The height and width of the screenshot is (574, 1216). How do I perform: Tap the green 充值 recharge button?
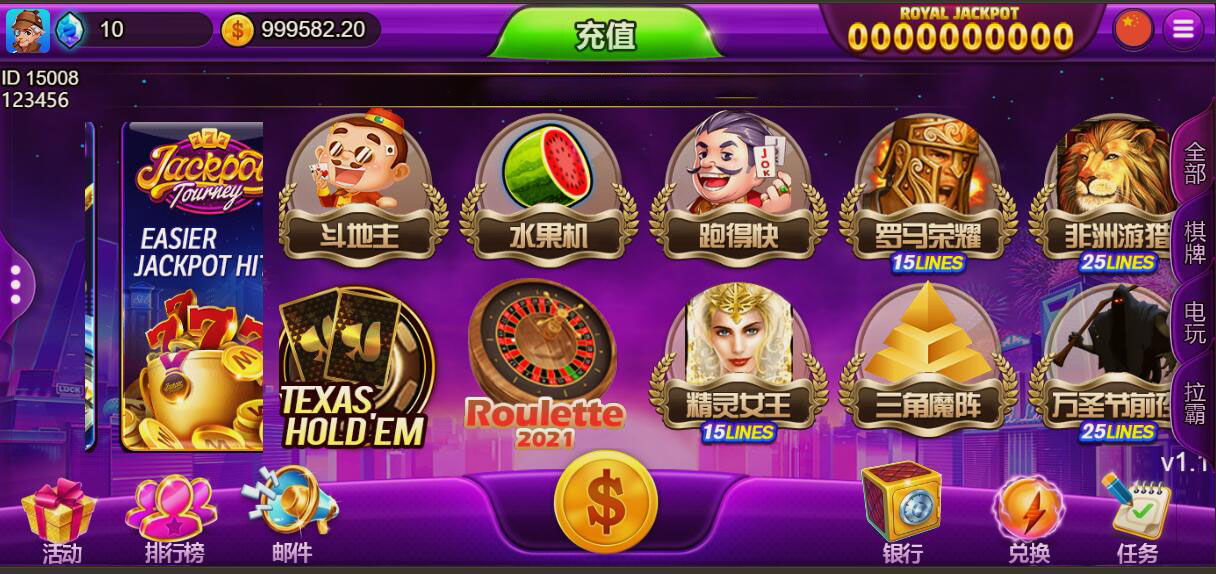[605, 35]
